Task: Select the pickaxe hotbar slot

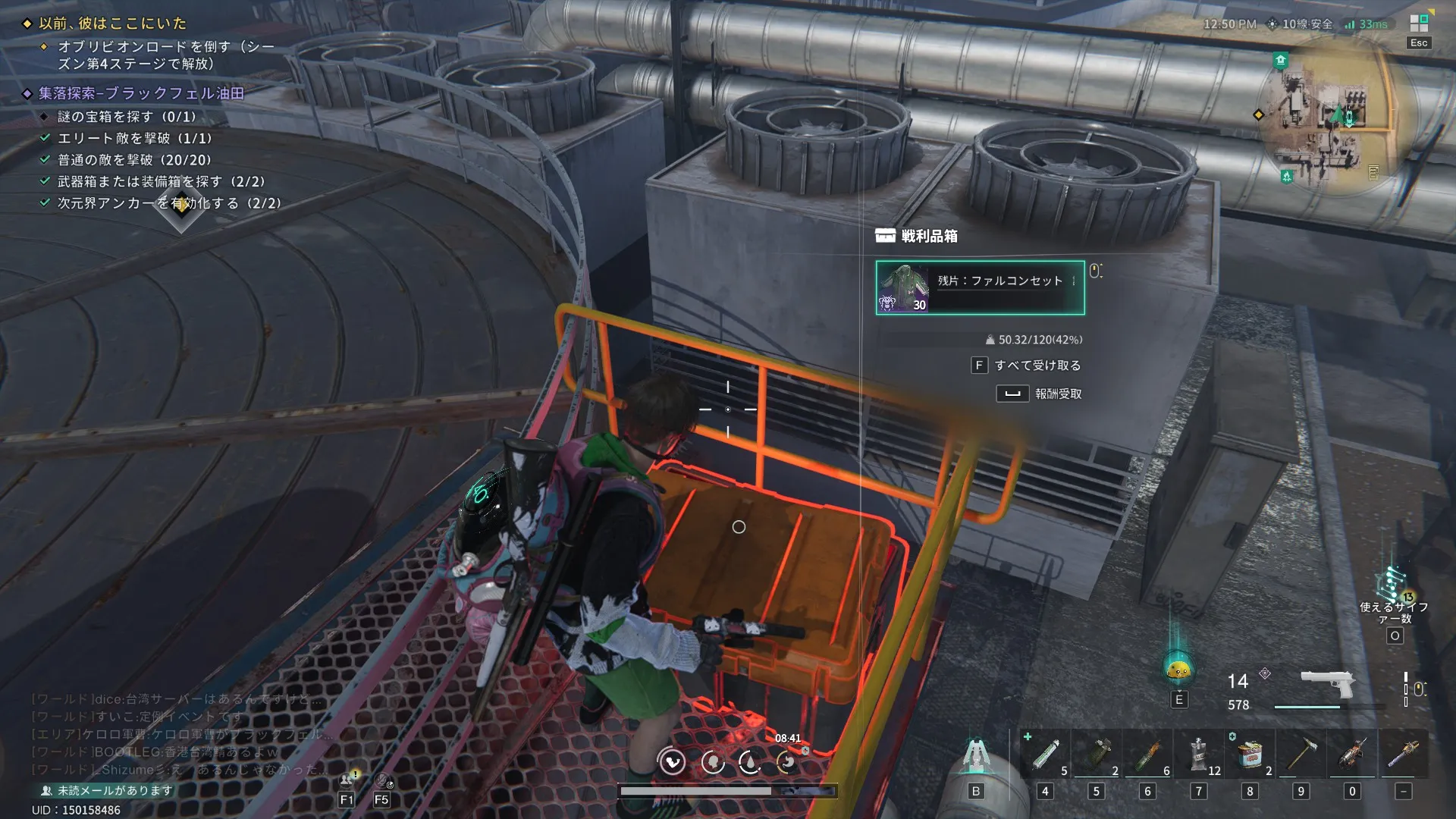Action: (1301, 754)
